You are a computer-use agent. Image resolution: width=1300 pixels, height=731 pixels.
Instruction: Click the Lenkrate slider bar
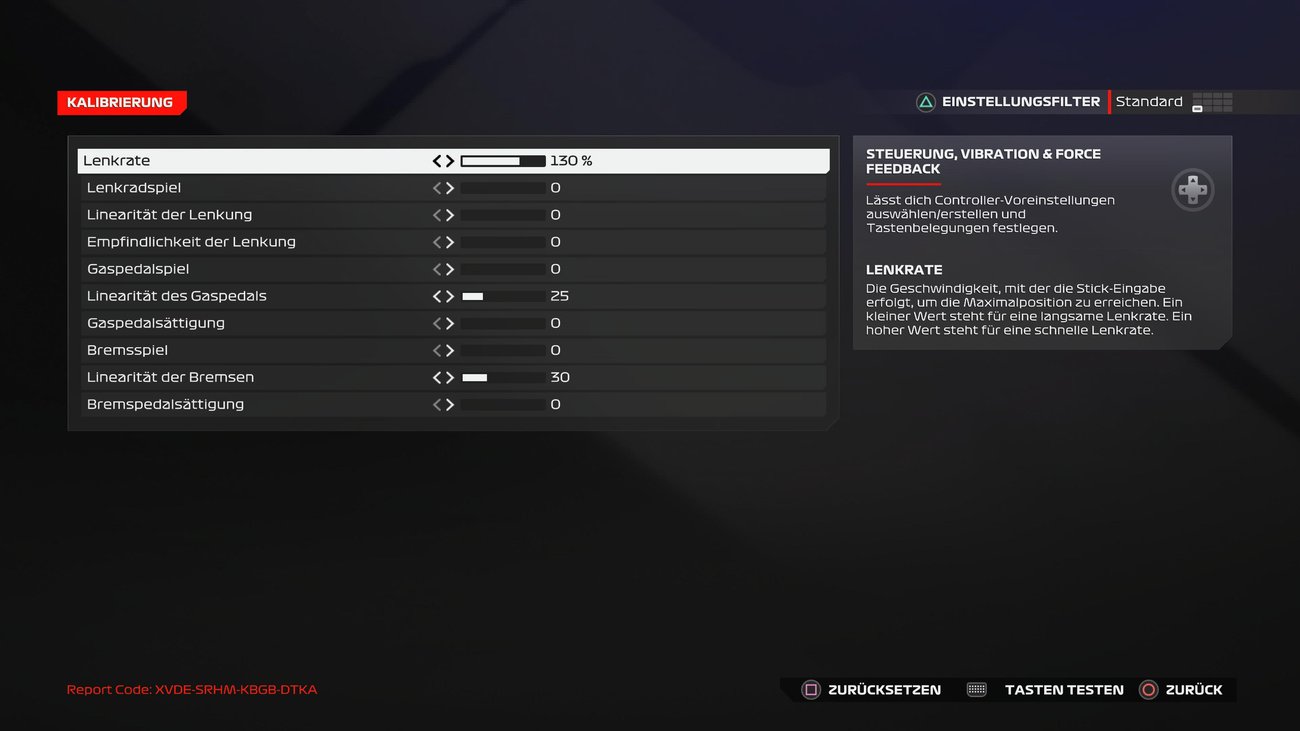pos(501,160)
